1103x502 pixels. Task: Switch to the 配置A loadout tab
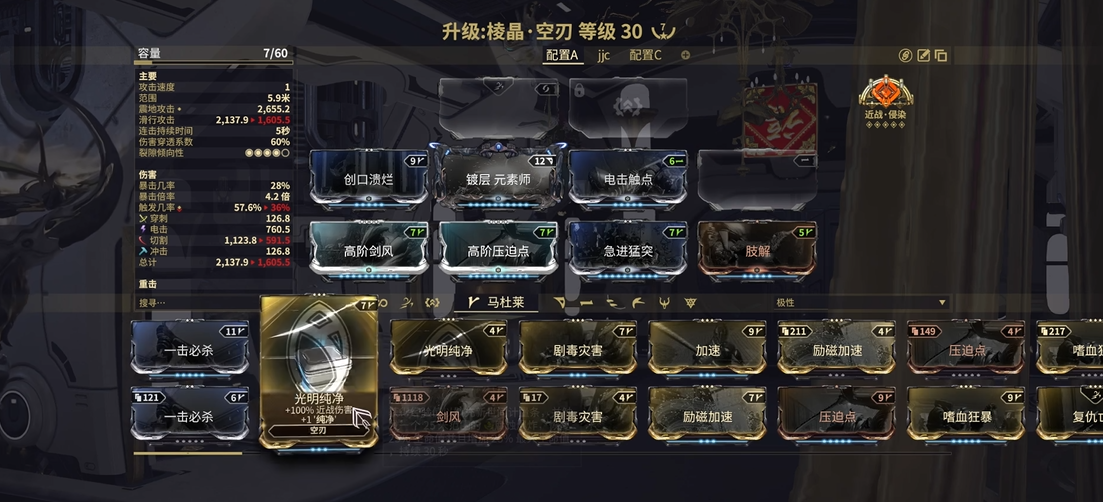tap(562, 55)
